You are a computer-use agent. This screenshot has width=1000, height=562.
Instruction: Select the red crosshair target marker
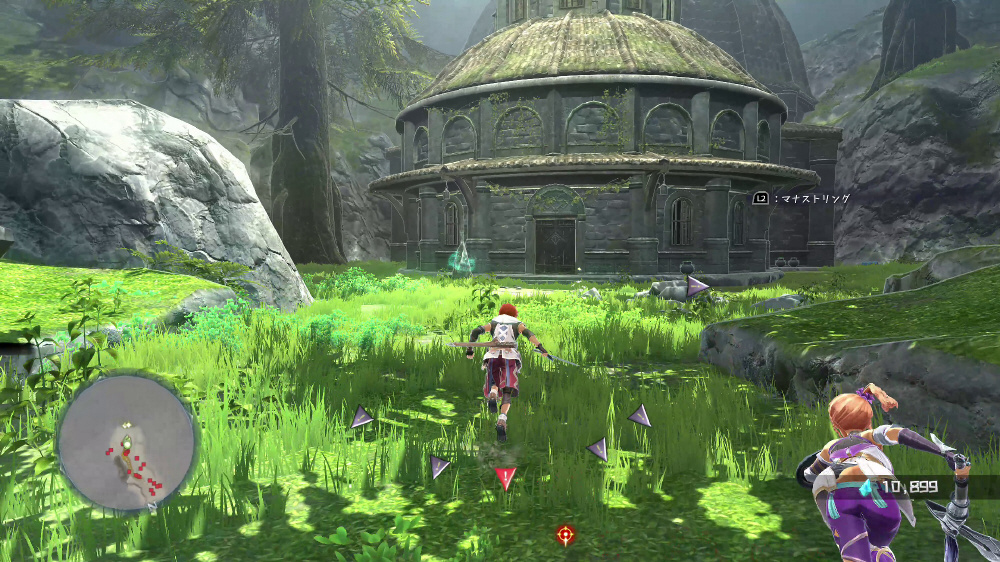coord(566,535)
